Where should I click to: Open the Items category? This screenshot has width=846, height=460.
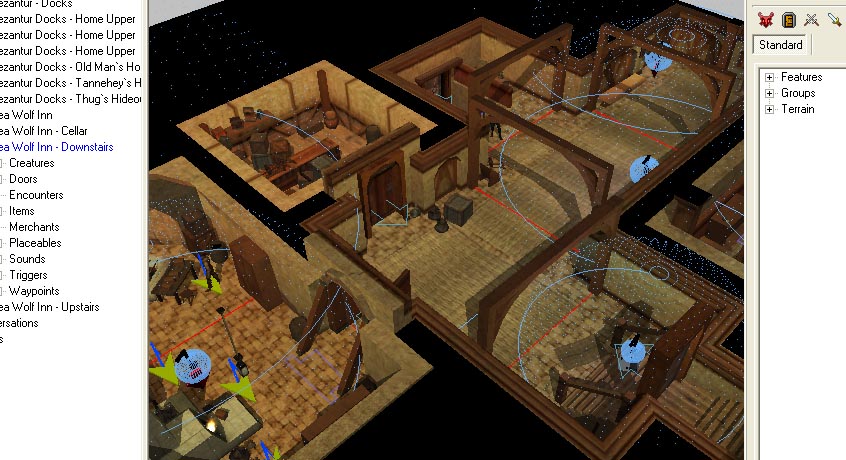click(22, 211)
